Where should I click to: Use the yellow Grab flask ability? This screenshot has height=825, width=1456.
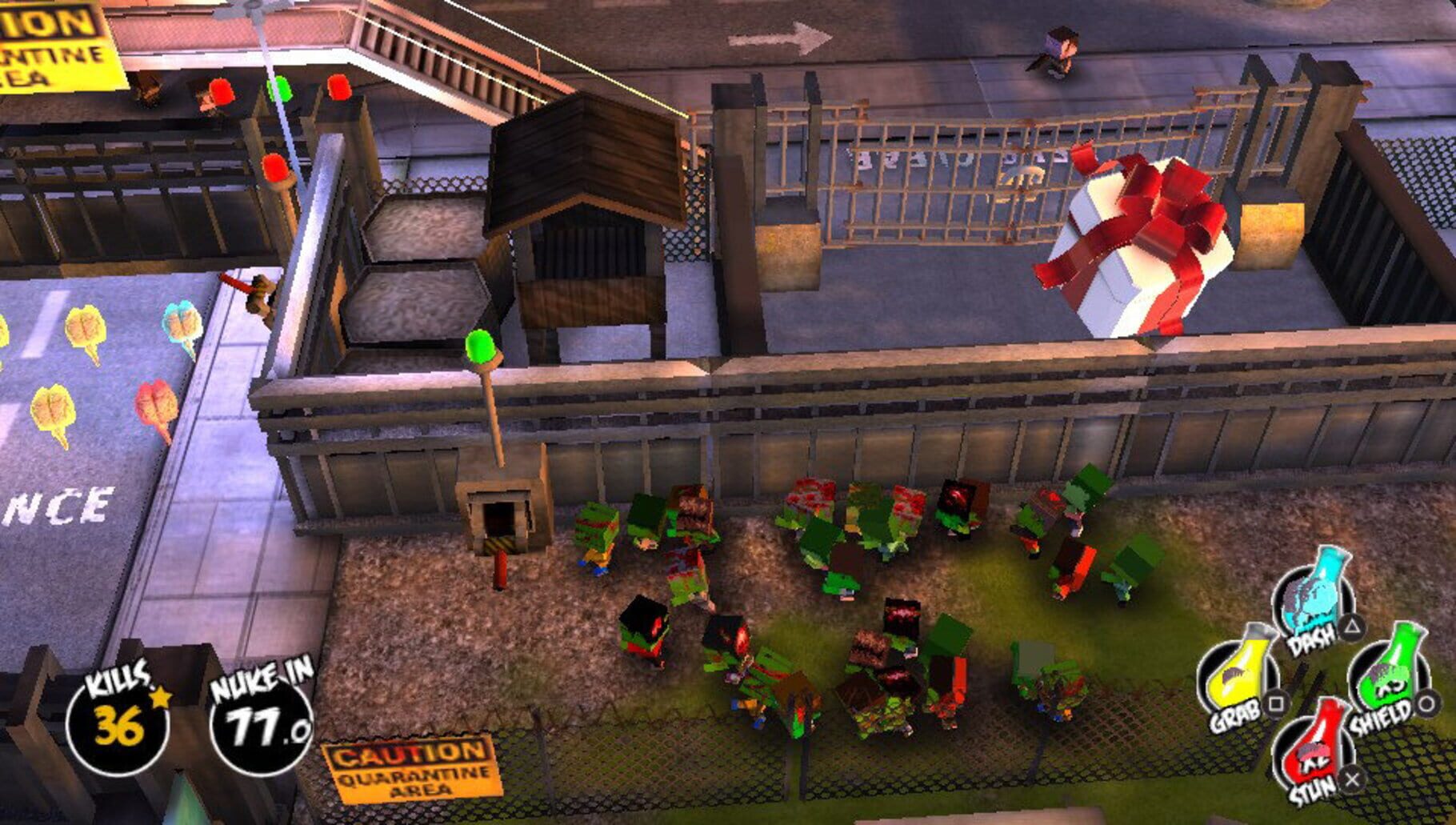1238,676
